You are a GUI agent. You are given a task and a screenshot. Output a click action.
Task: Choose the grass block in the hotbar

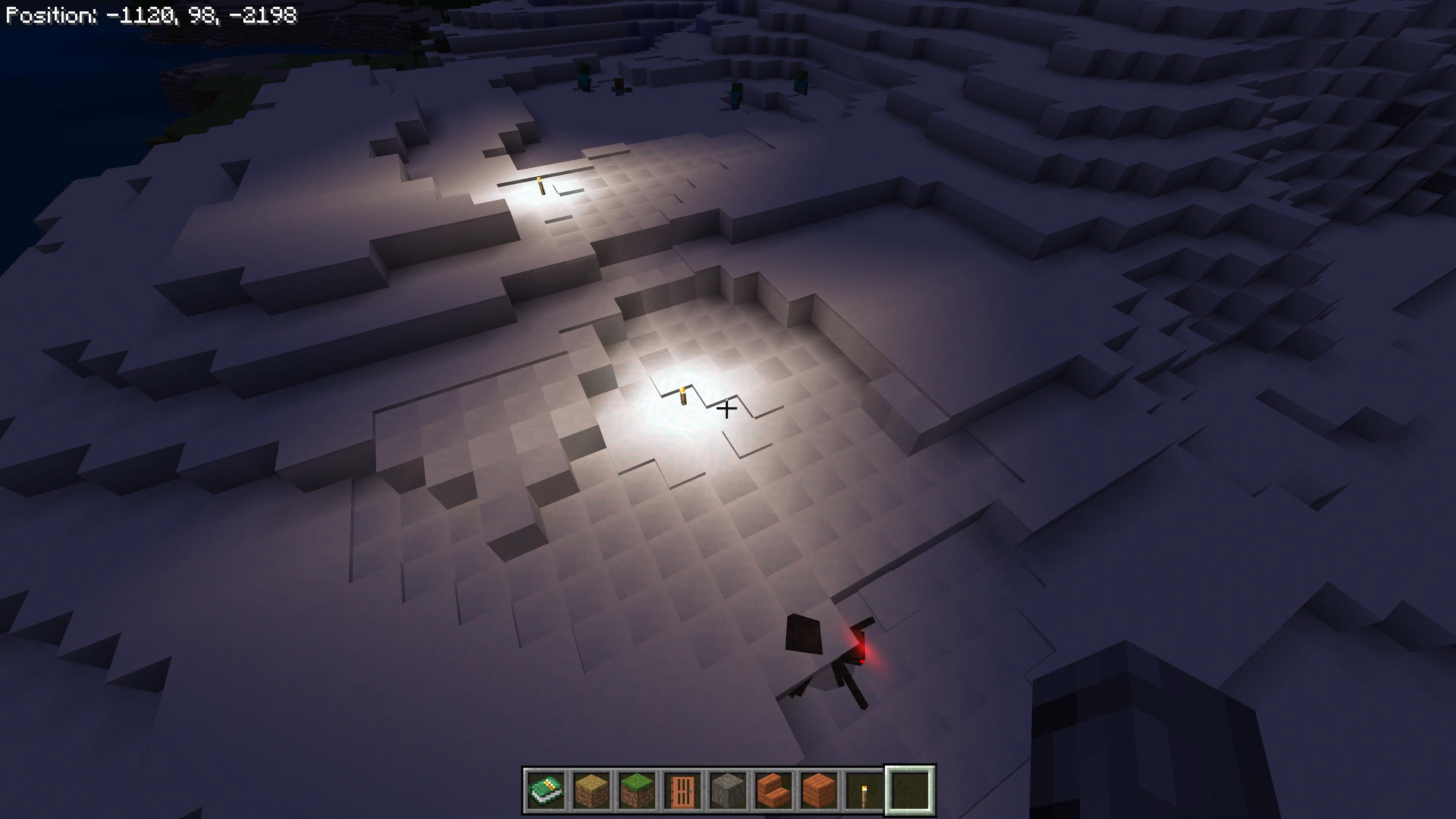point(637,789)
